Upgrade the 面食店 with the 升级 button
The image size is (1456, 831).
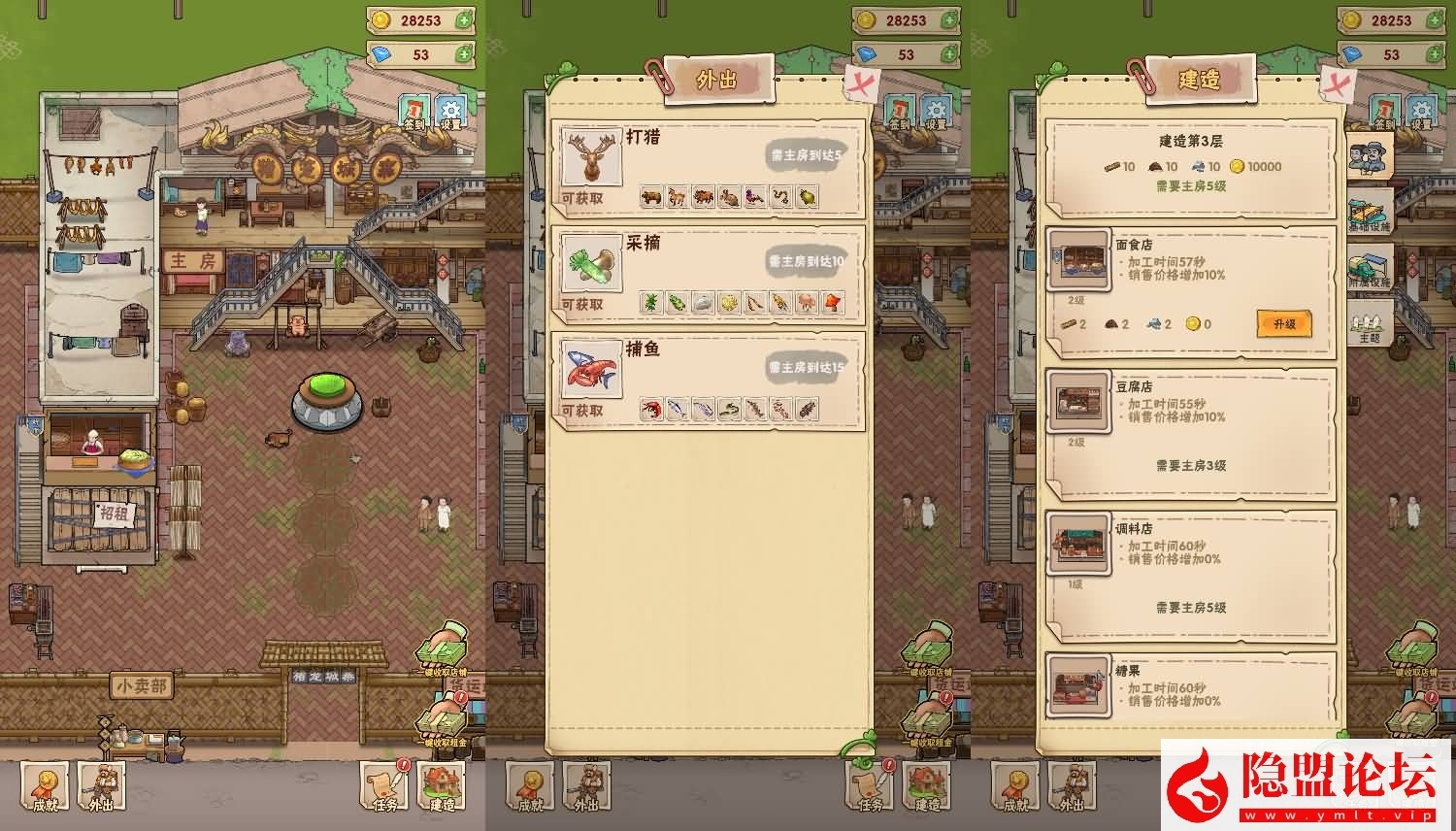point(1283,323)
